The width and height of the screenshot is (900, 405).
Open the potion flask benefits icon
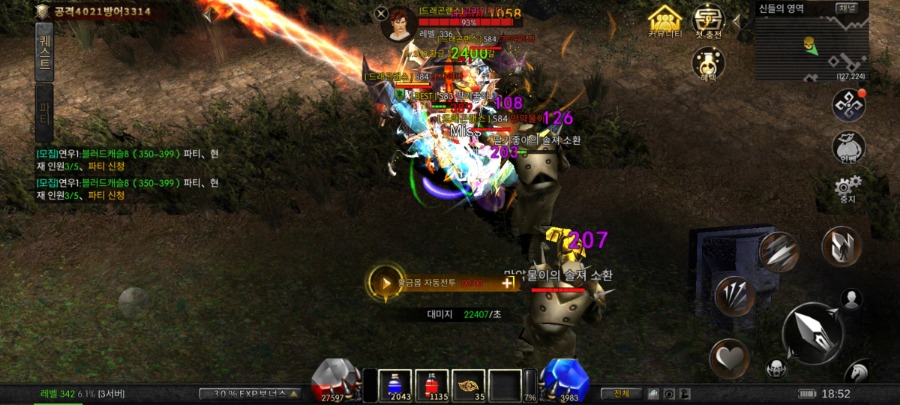tap(709, 62)
